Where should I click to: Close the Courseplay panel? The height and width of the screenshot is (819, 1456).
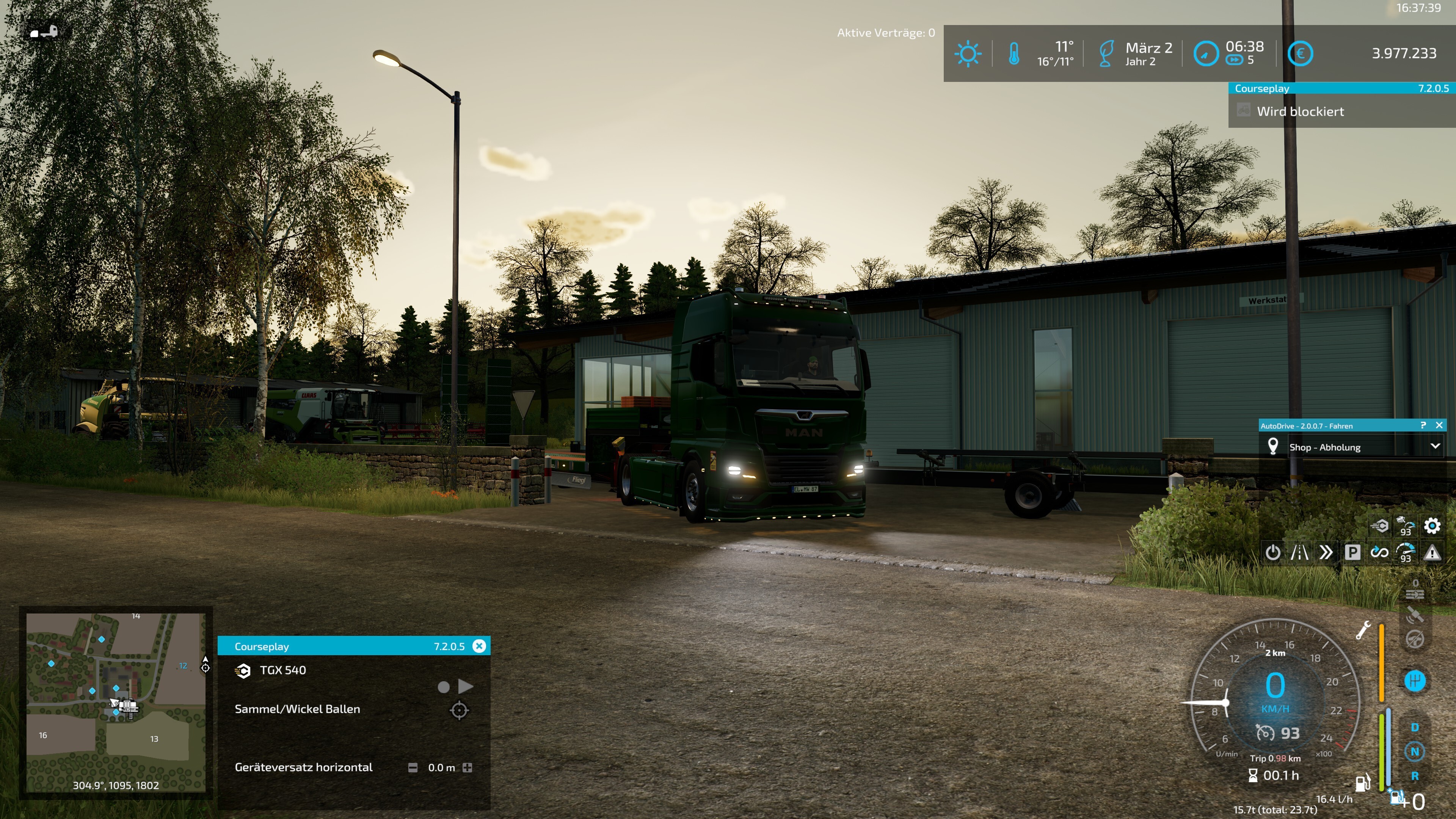point(479,646)
